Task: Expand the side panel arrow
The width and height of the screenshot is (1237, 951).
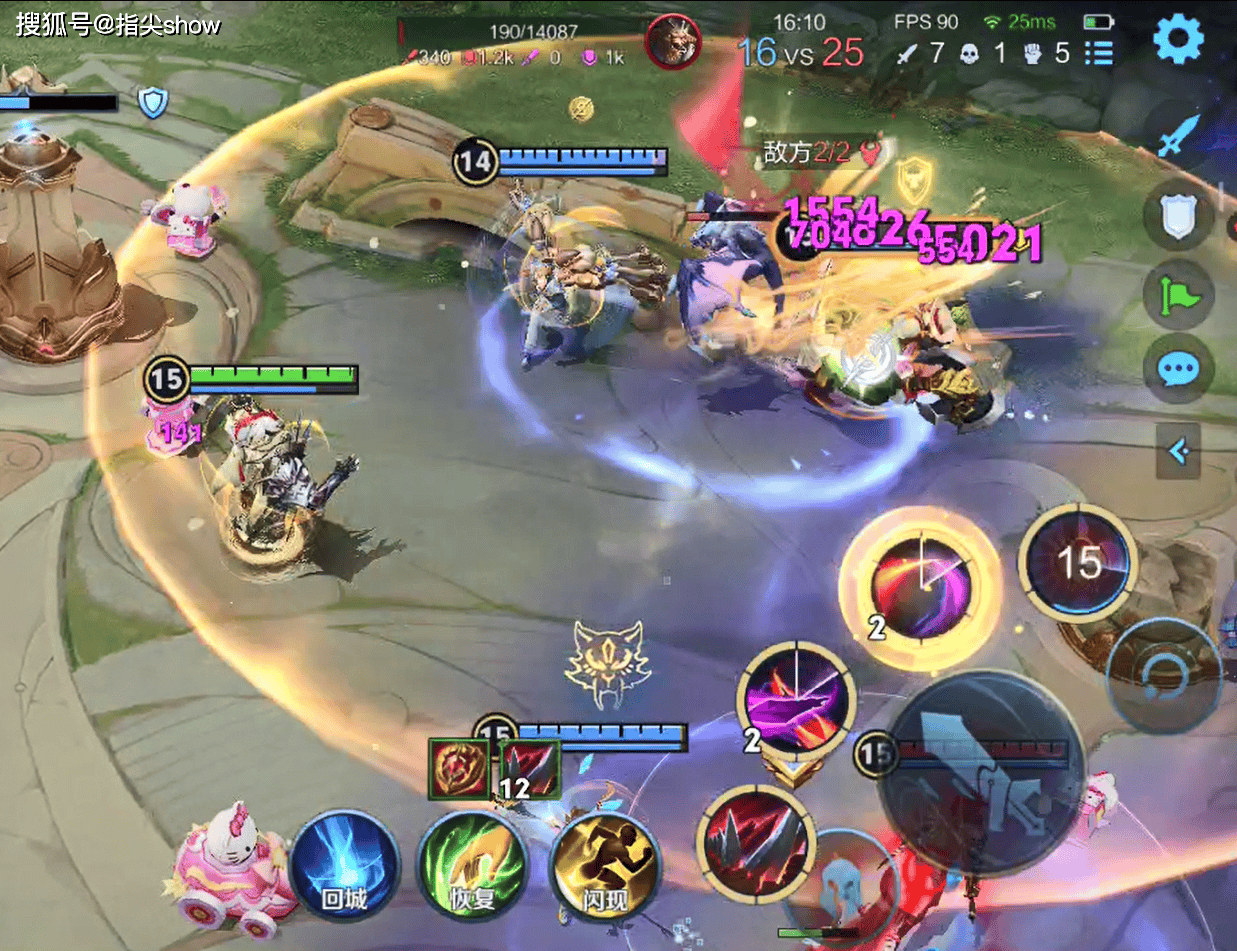Action: click(1178, 451)
